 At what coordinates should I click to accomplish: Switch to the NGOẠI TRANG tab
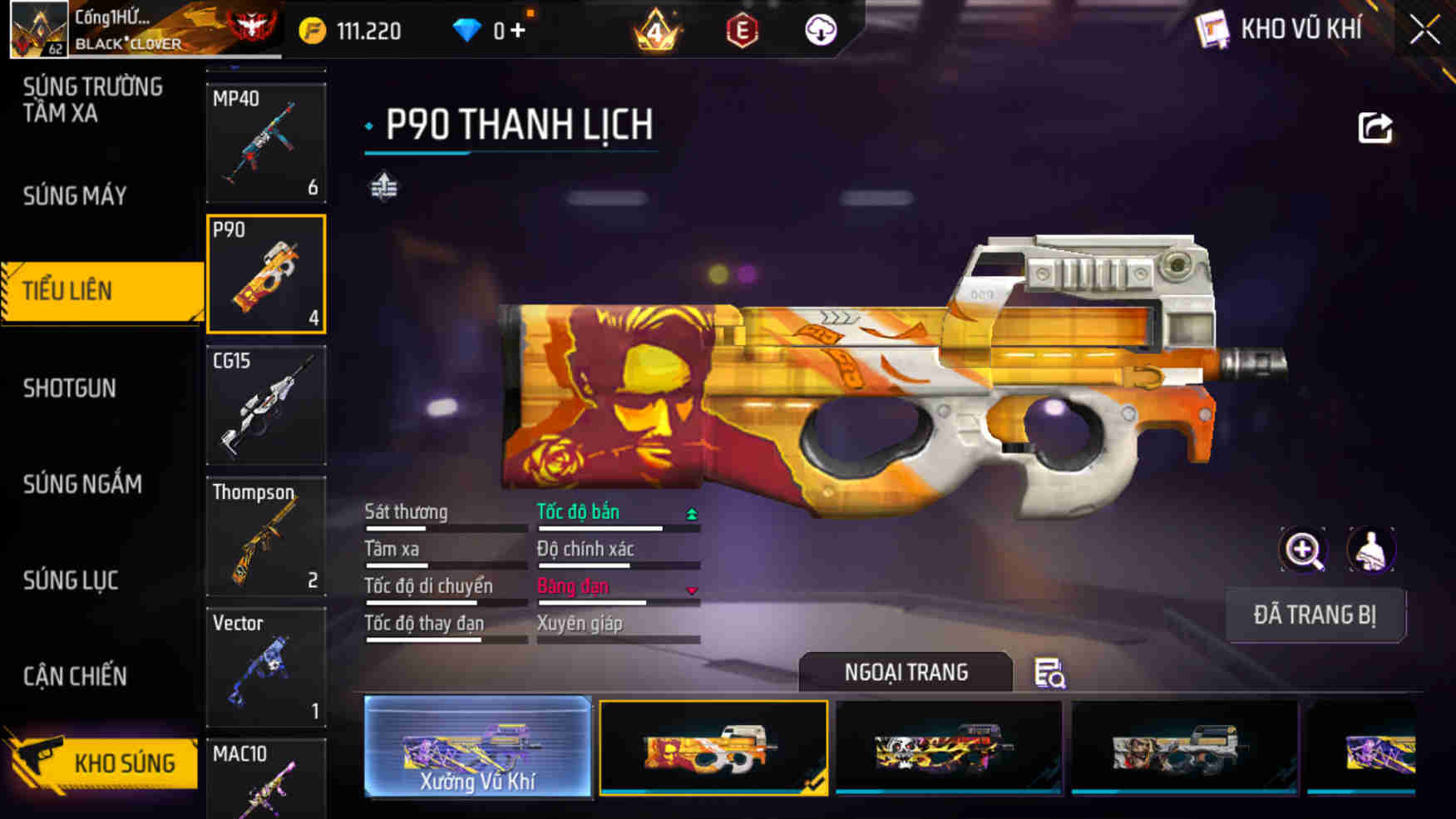pos(906,671)
